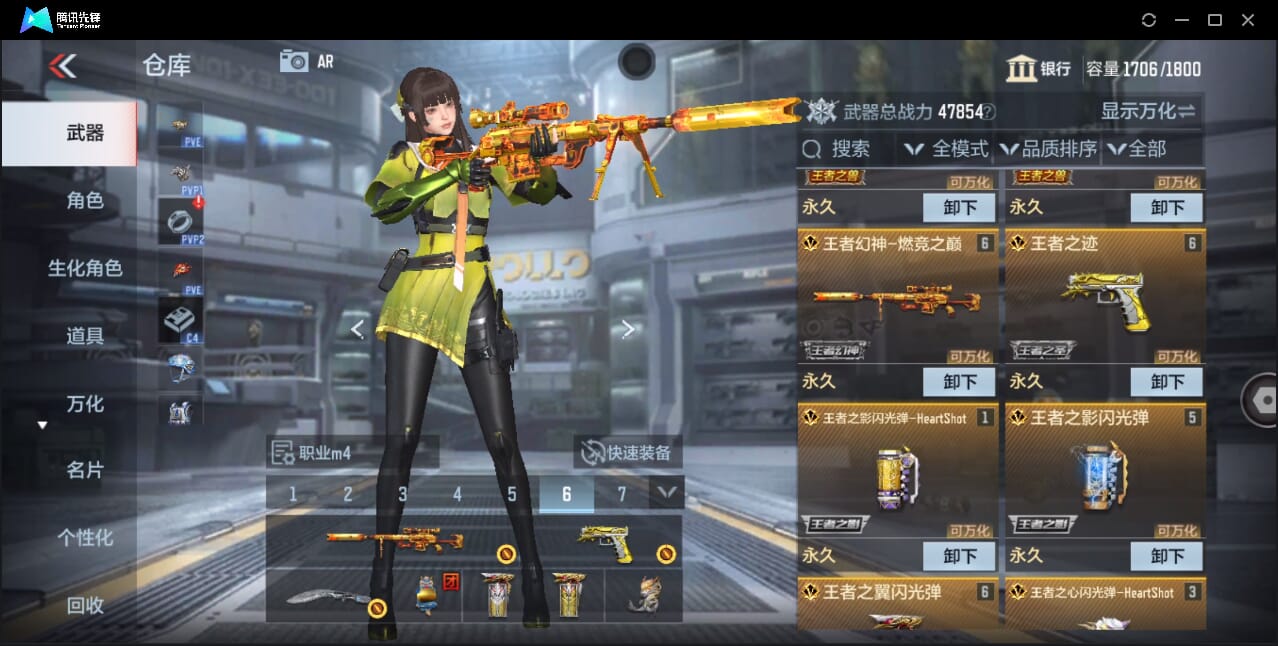Image resolution: width=1278 pixels, height=646 pixels.
Task: Switch to the 名片 tab
Action: tap(85, 470)
